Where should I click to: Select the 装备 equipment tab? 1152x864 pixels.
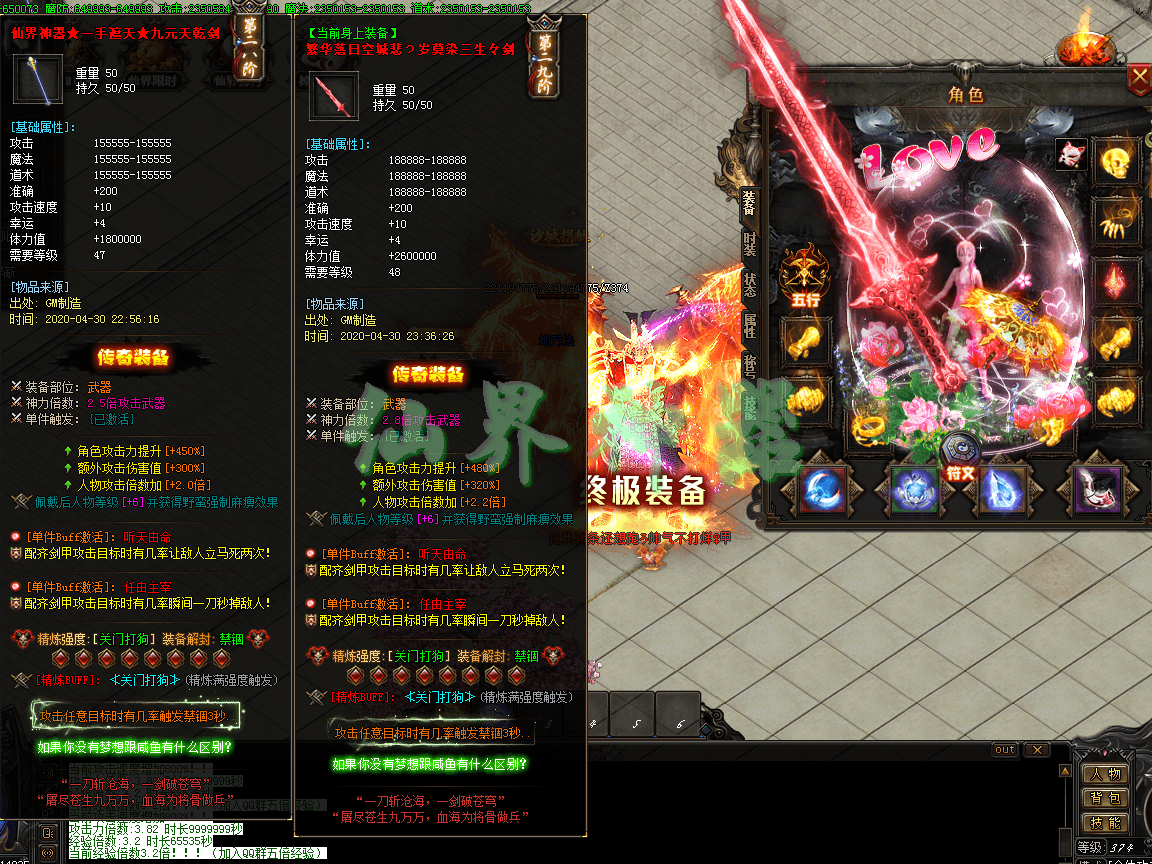coord(750,204)
